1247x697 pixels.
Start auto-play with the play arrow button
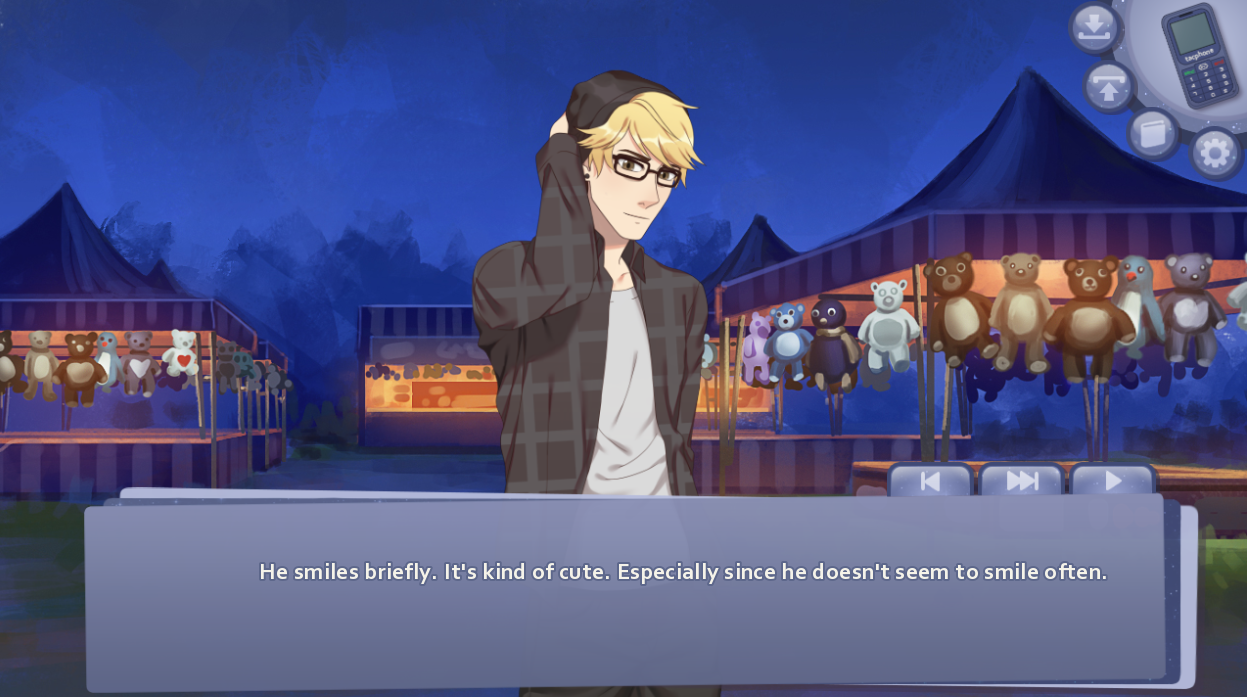[1112, 481]
